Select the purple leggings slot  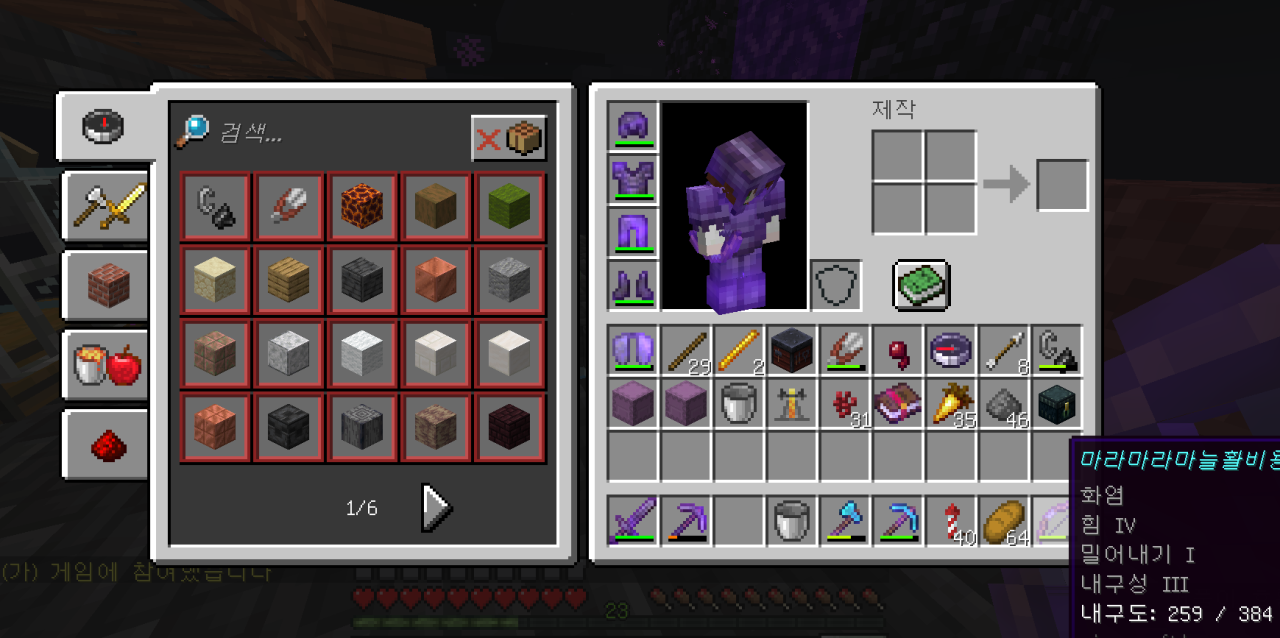pyautogui.click(x=633, y=233)
